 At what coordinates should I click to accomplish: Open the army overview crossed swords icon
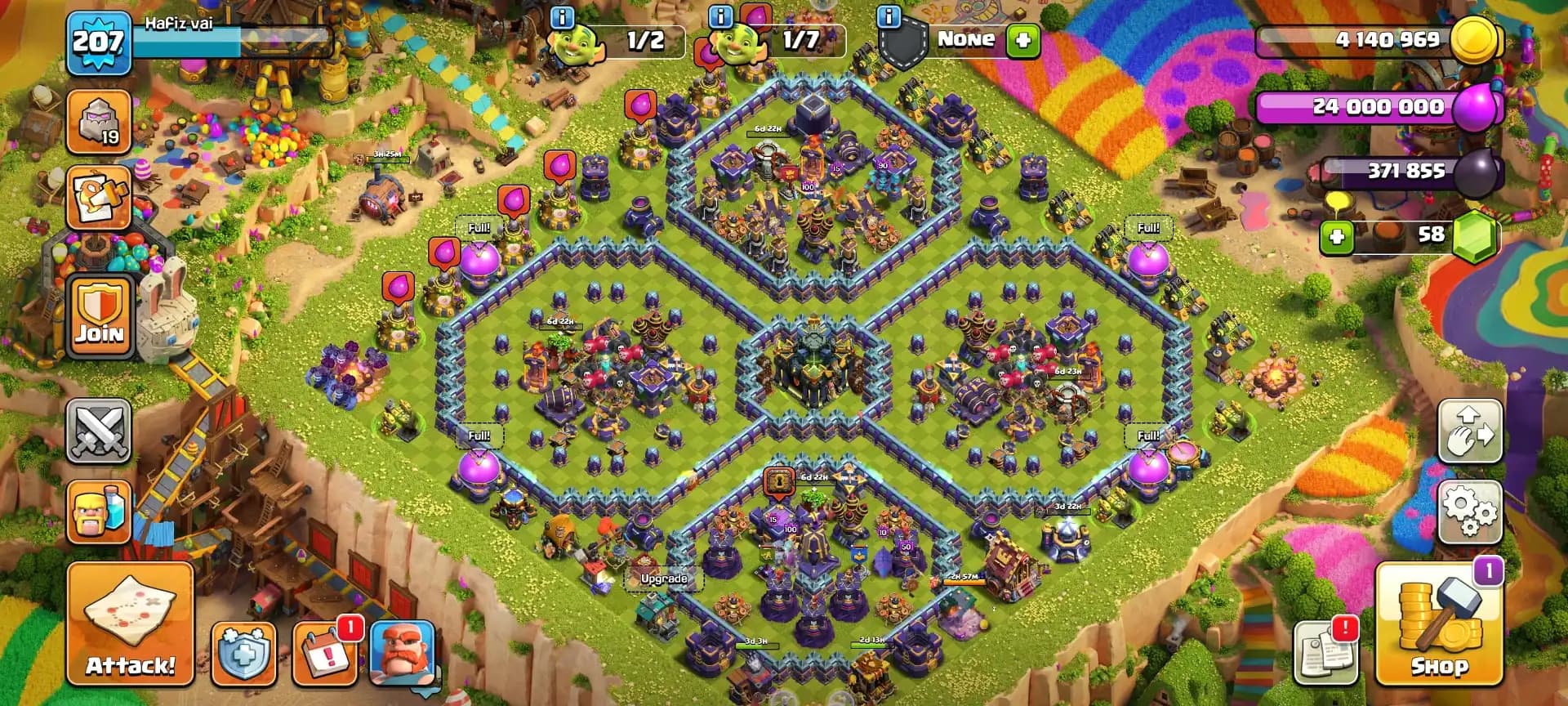(x=98, y=431)
